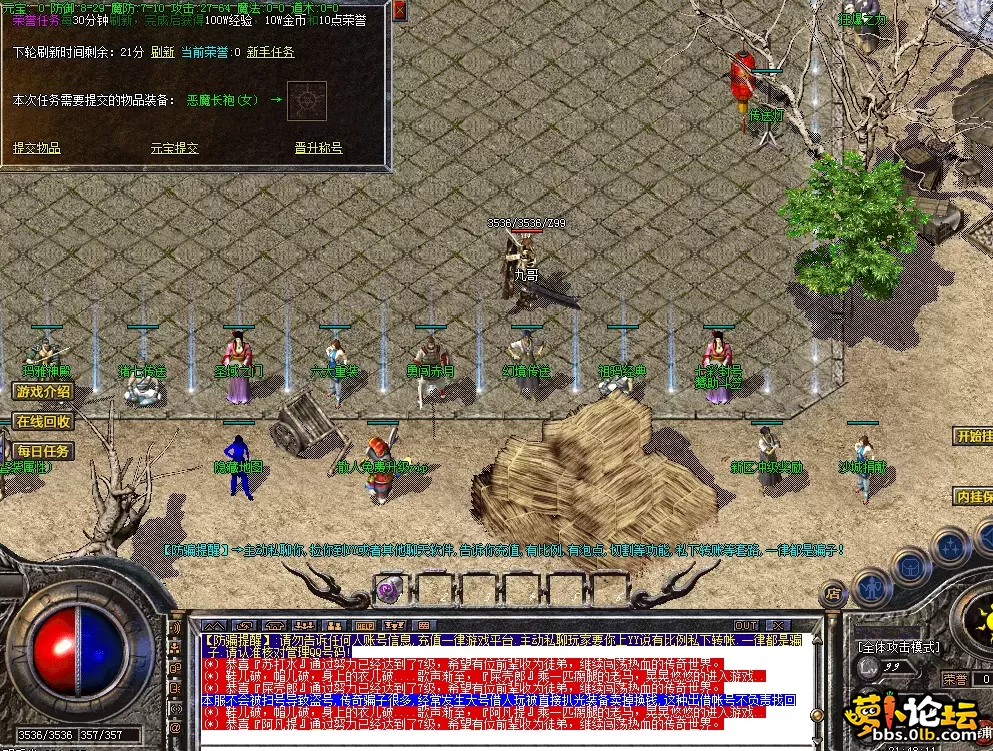Toggle the 全体攻击模式 attack mode label
This screenshot has width=993, height=751.
pos(898,647)
